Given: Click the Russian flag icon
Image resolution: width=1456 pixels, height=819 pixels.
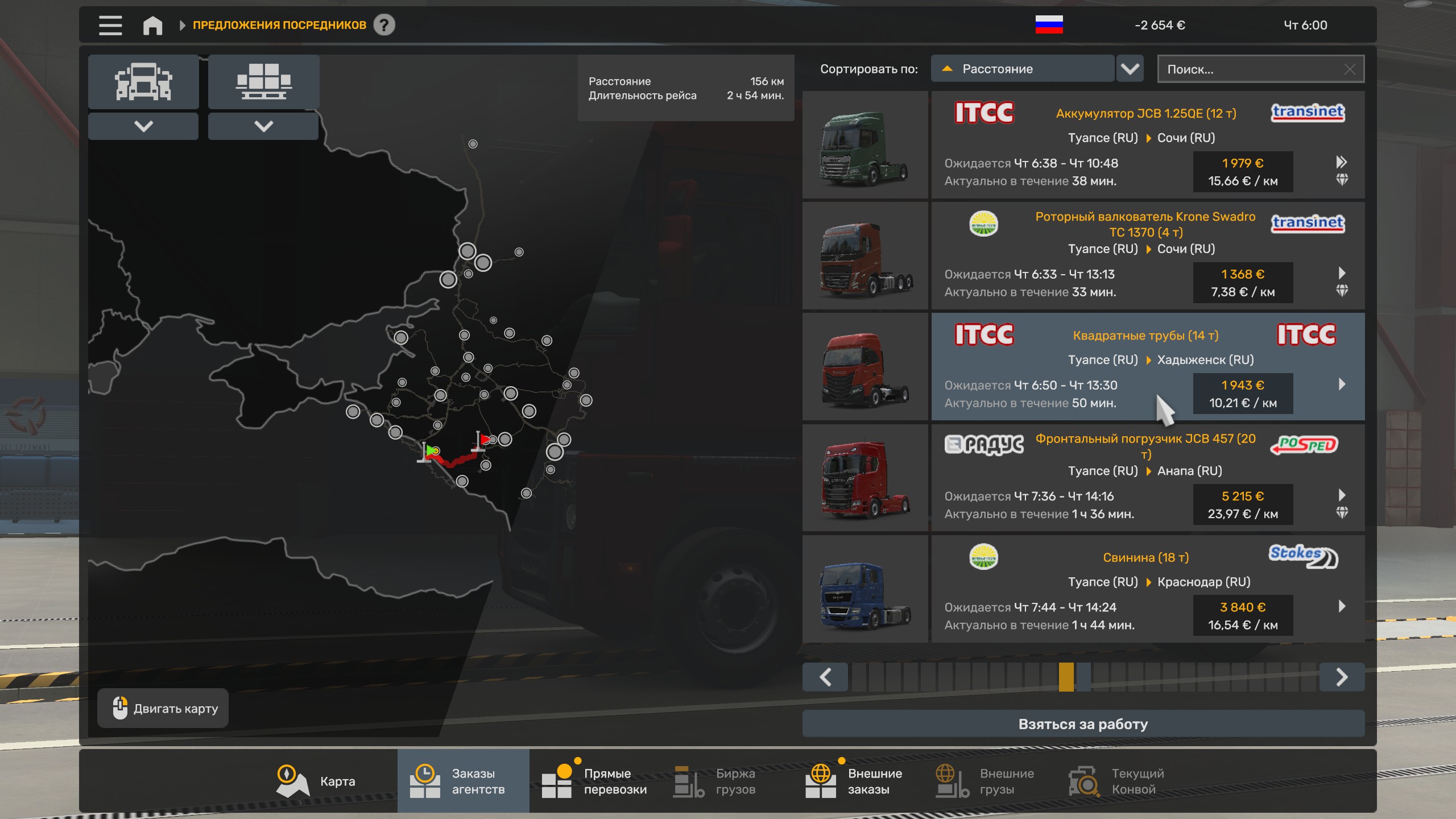Looking at the screenshot, I should pyautogui.click(x=1049, y=25).
